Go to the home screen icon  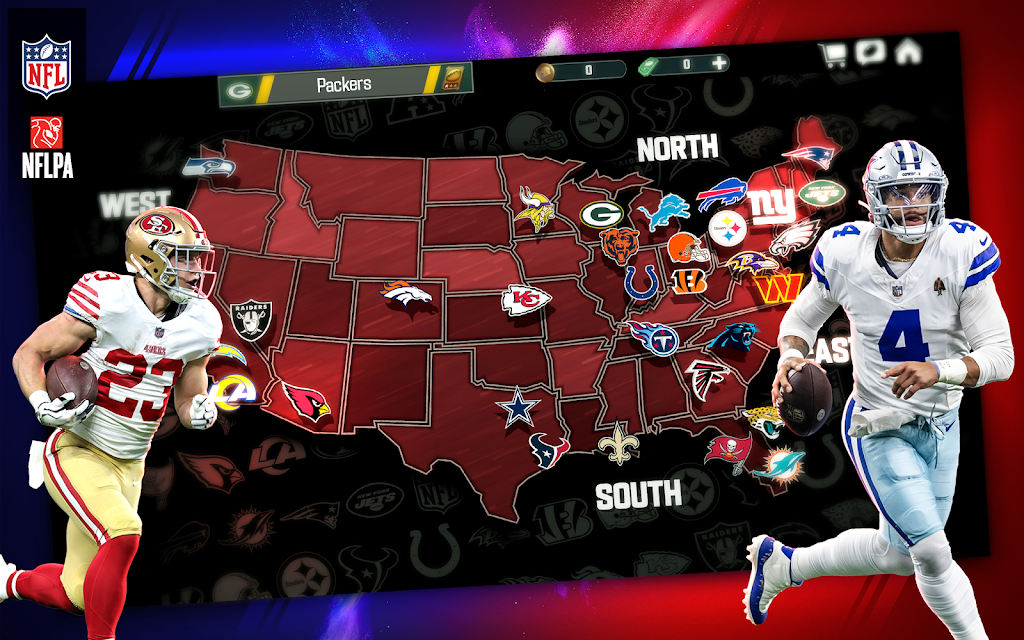(x=908, y=50)
